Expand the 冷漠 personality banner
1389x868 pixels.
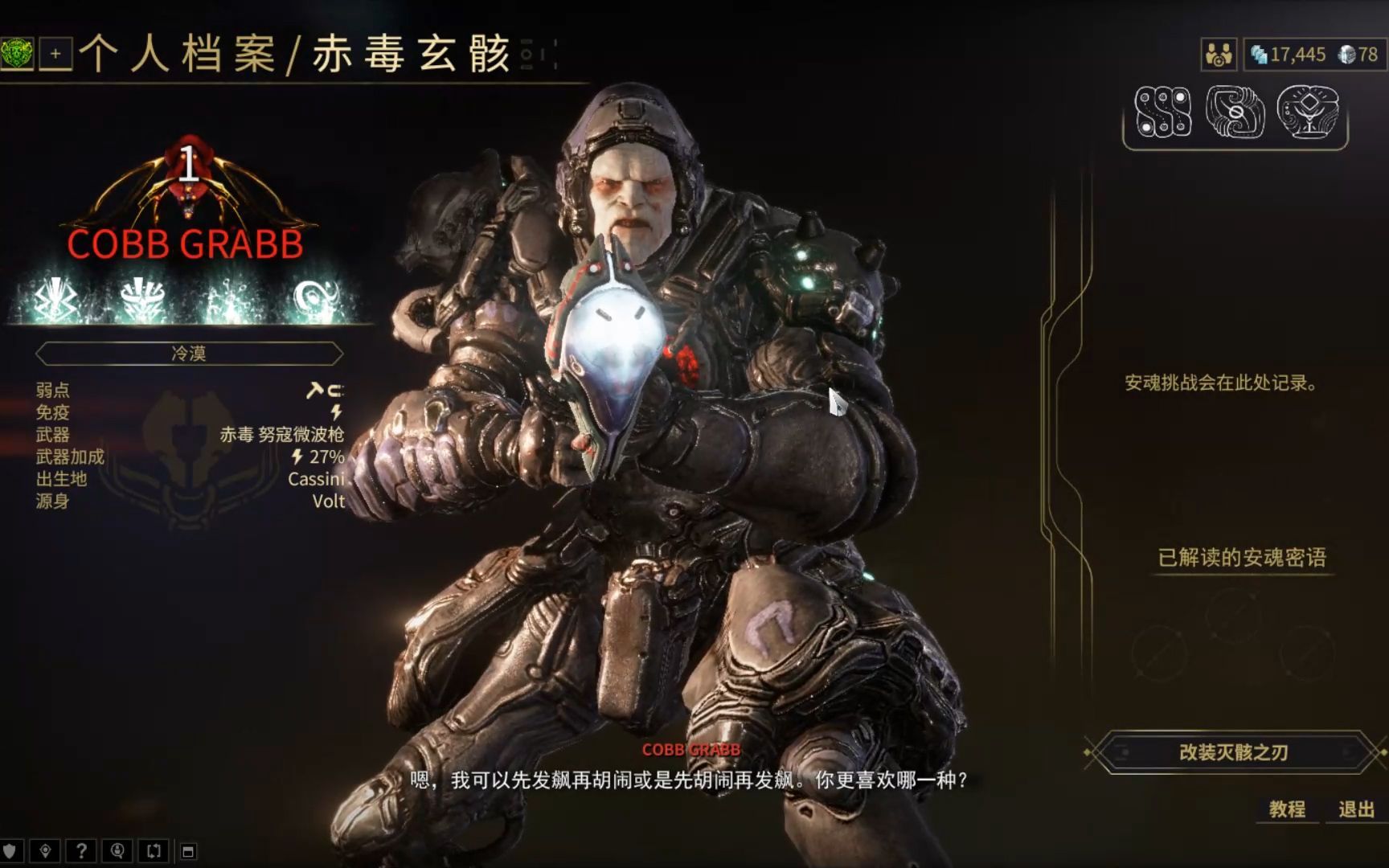(x=189, y=354)
